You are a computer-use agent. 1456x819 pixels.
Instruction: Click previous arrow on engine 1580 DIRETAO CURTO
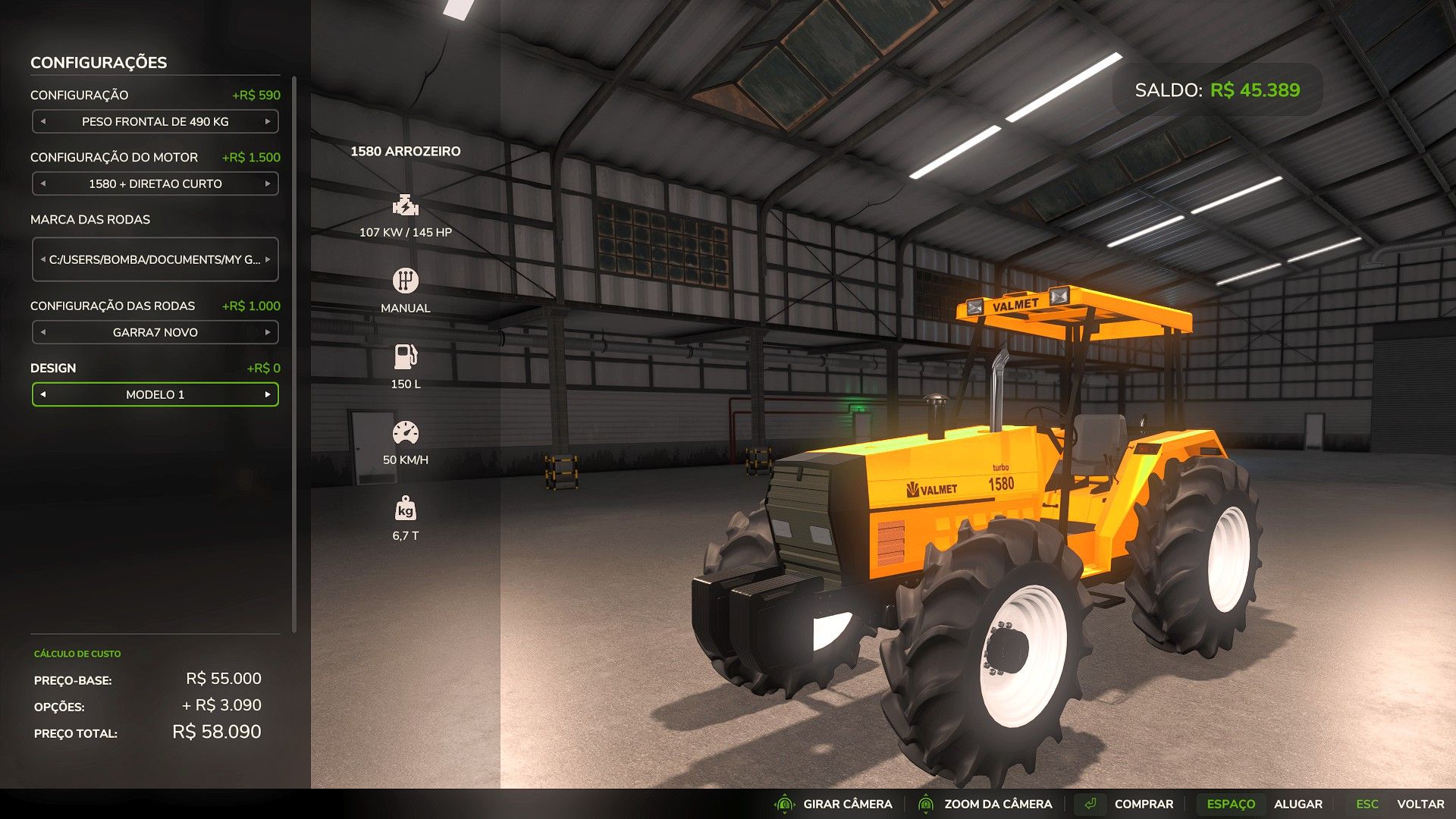coord(42,184)
